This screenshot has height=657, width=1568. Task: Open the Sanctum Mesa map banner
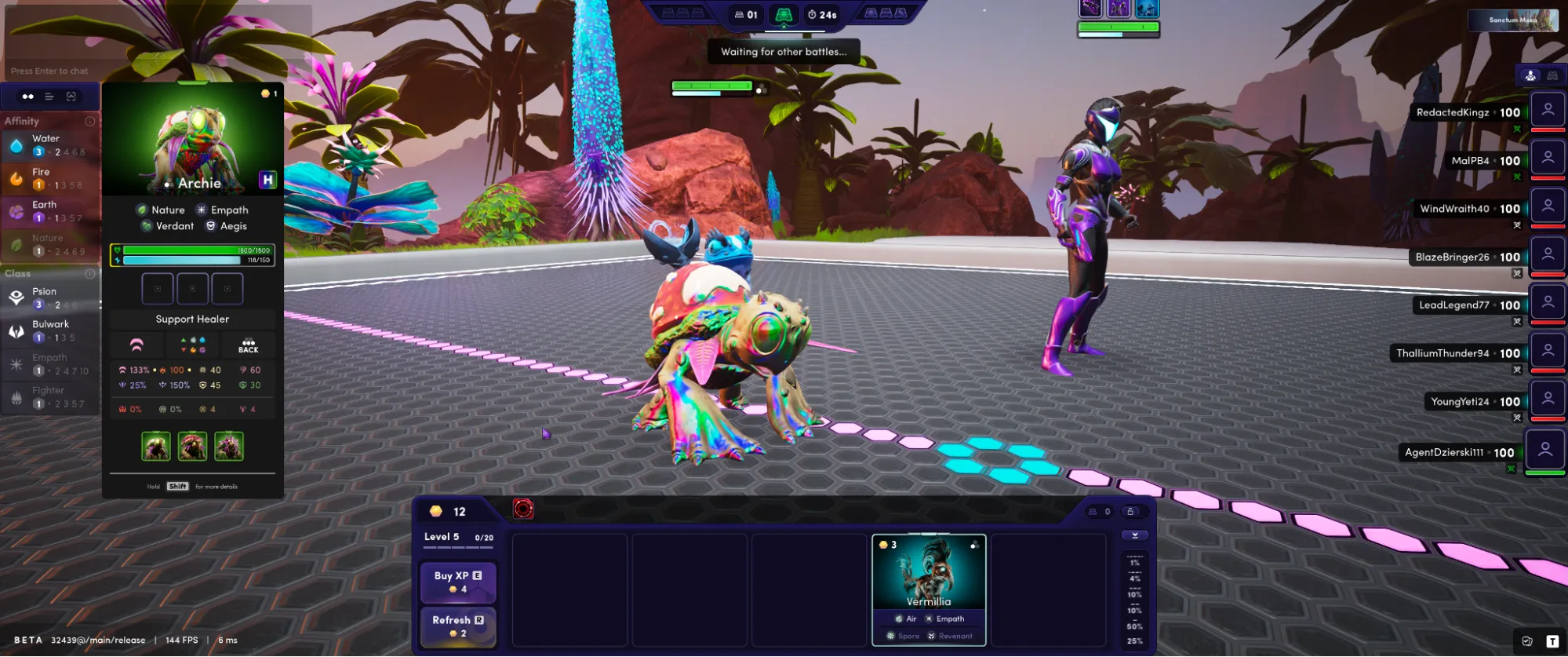pyautogui.click(x=1513, y=20)
